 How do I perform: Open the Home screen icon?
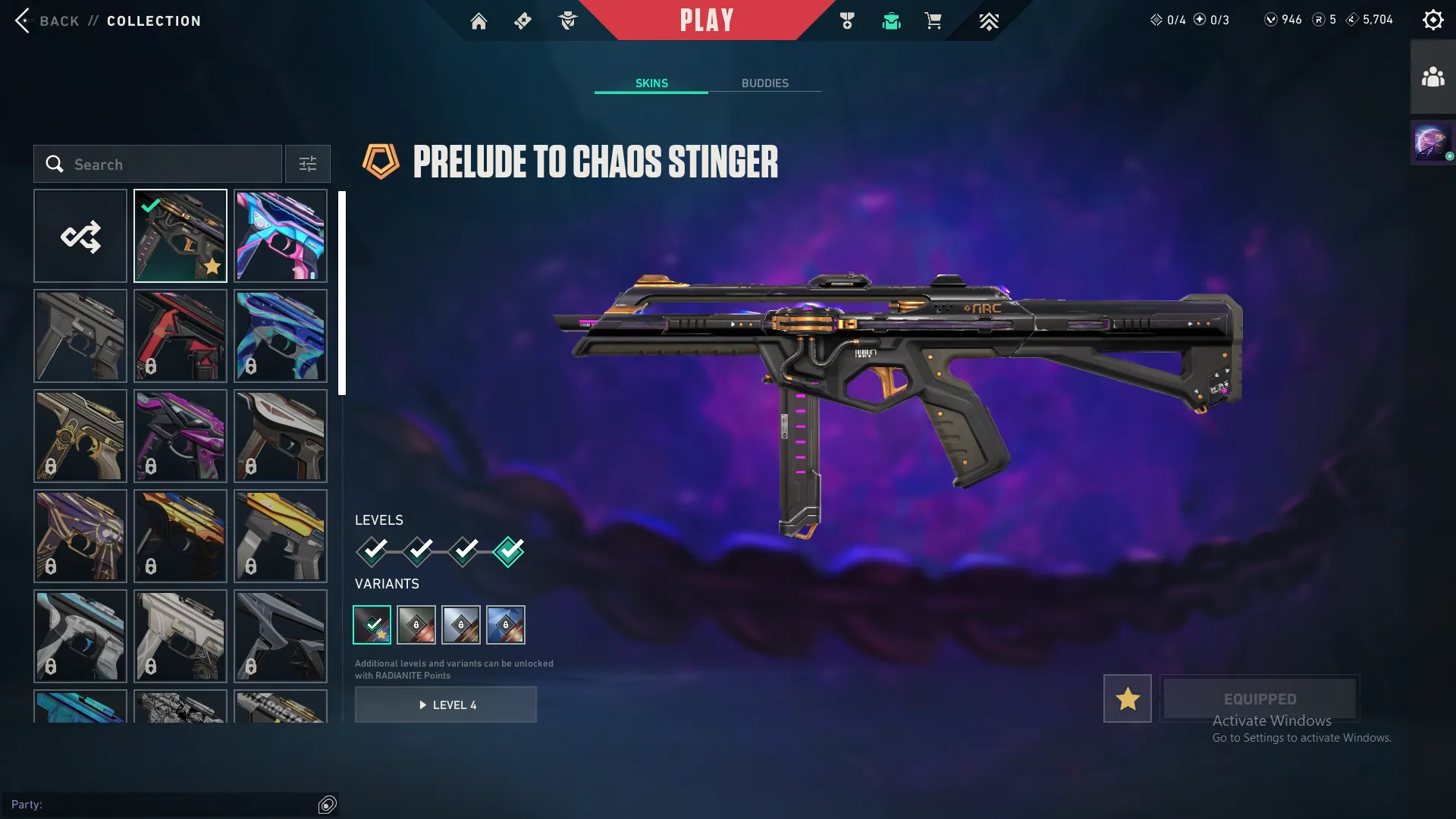479,20
